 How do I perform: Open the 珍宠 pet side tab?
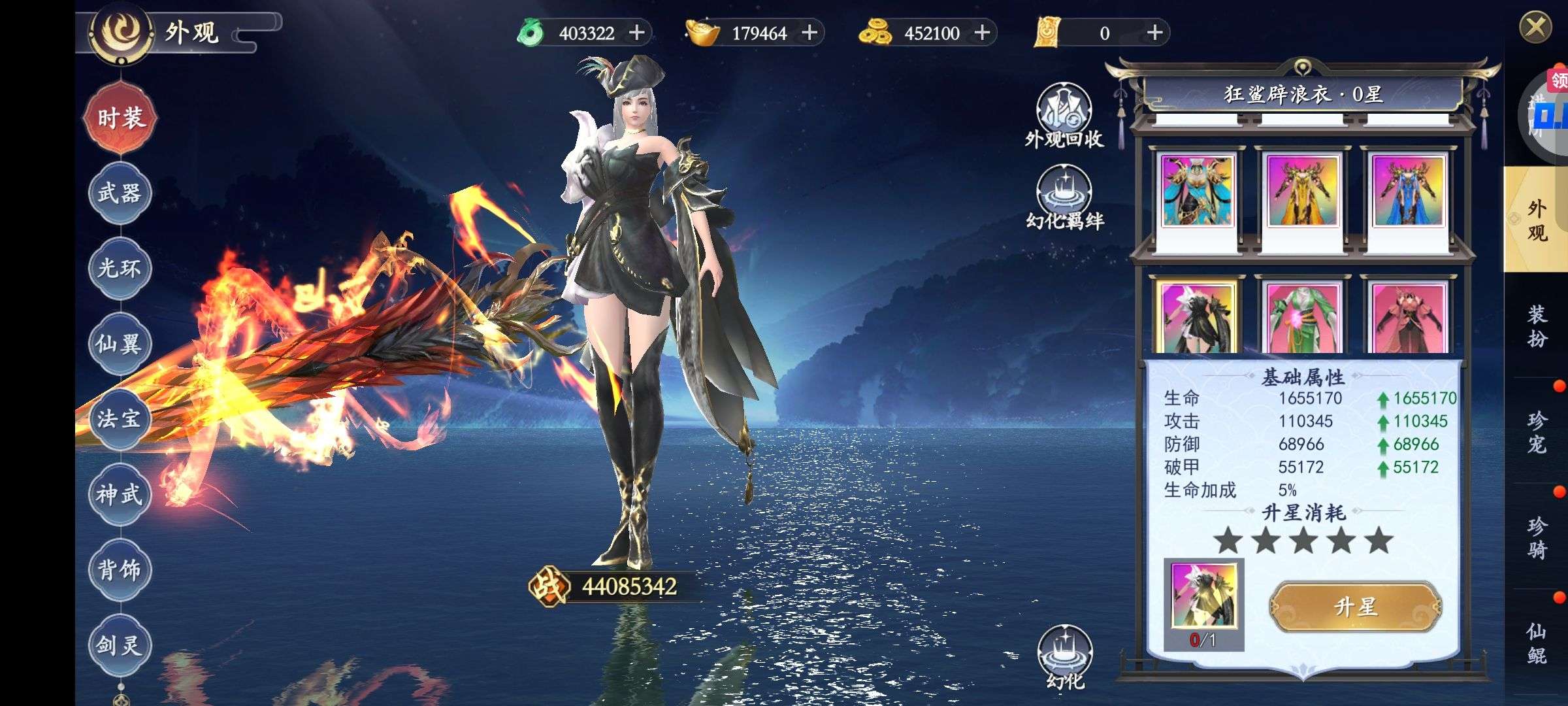1537,431
